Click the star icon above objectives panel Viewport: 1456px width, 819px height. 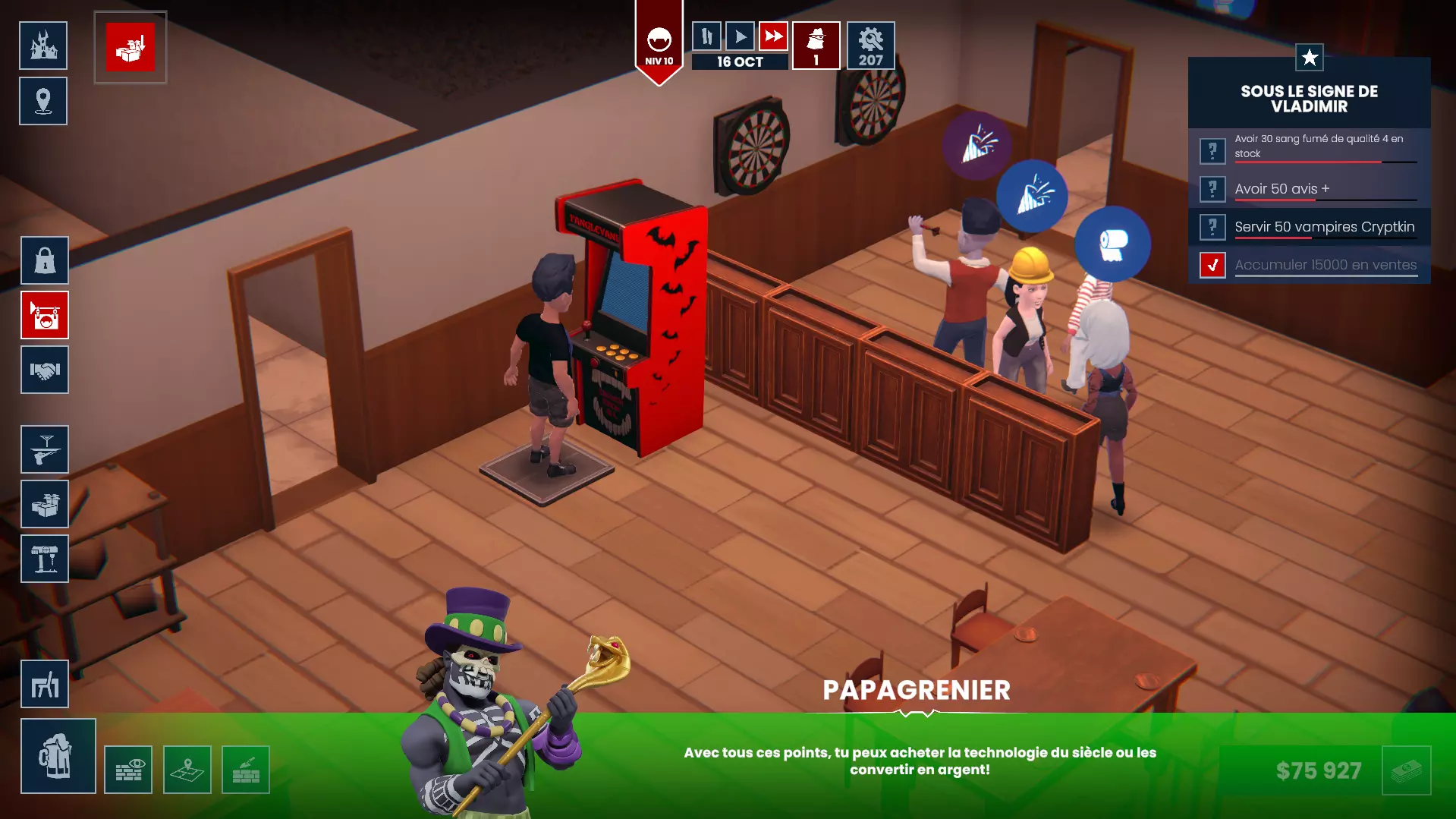tap(1310, 58)
